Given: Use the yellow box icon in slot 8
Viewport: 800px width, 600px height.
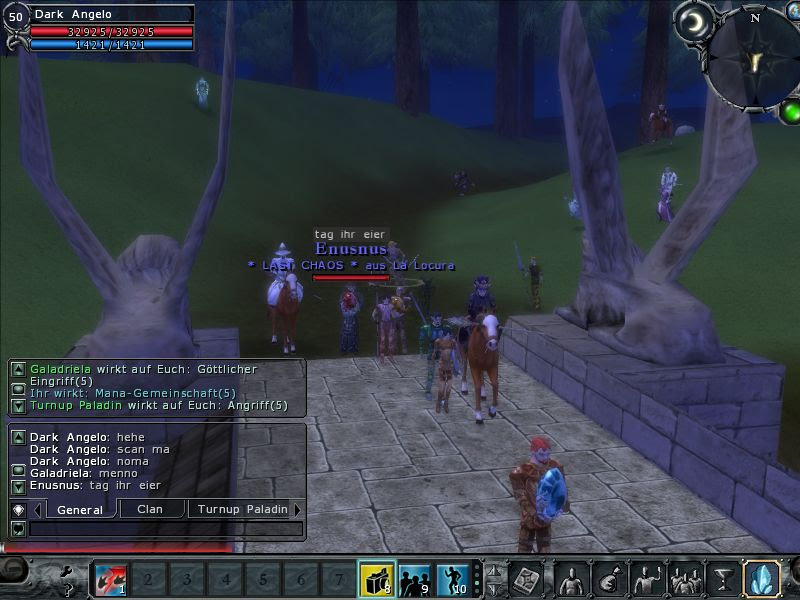Looking at the screenshot, I should 376,578.
